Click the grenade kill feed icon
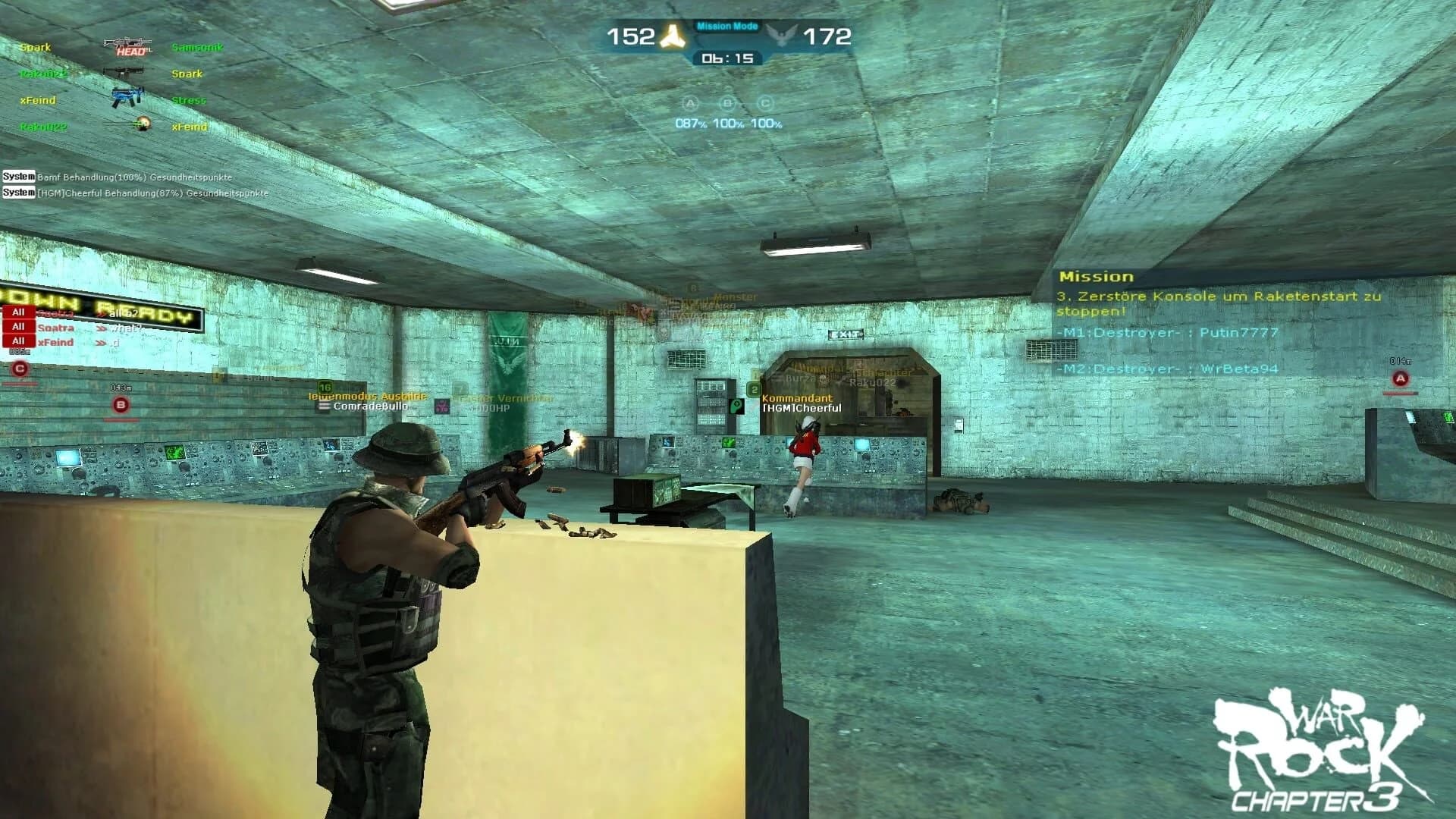The height and width of the screenshot is (819, 1456). tap(143, 125)
